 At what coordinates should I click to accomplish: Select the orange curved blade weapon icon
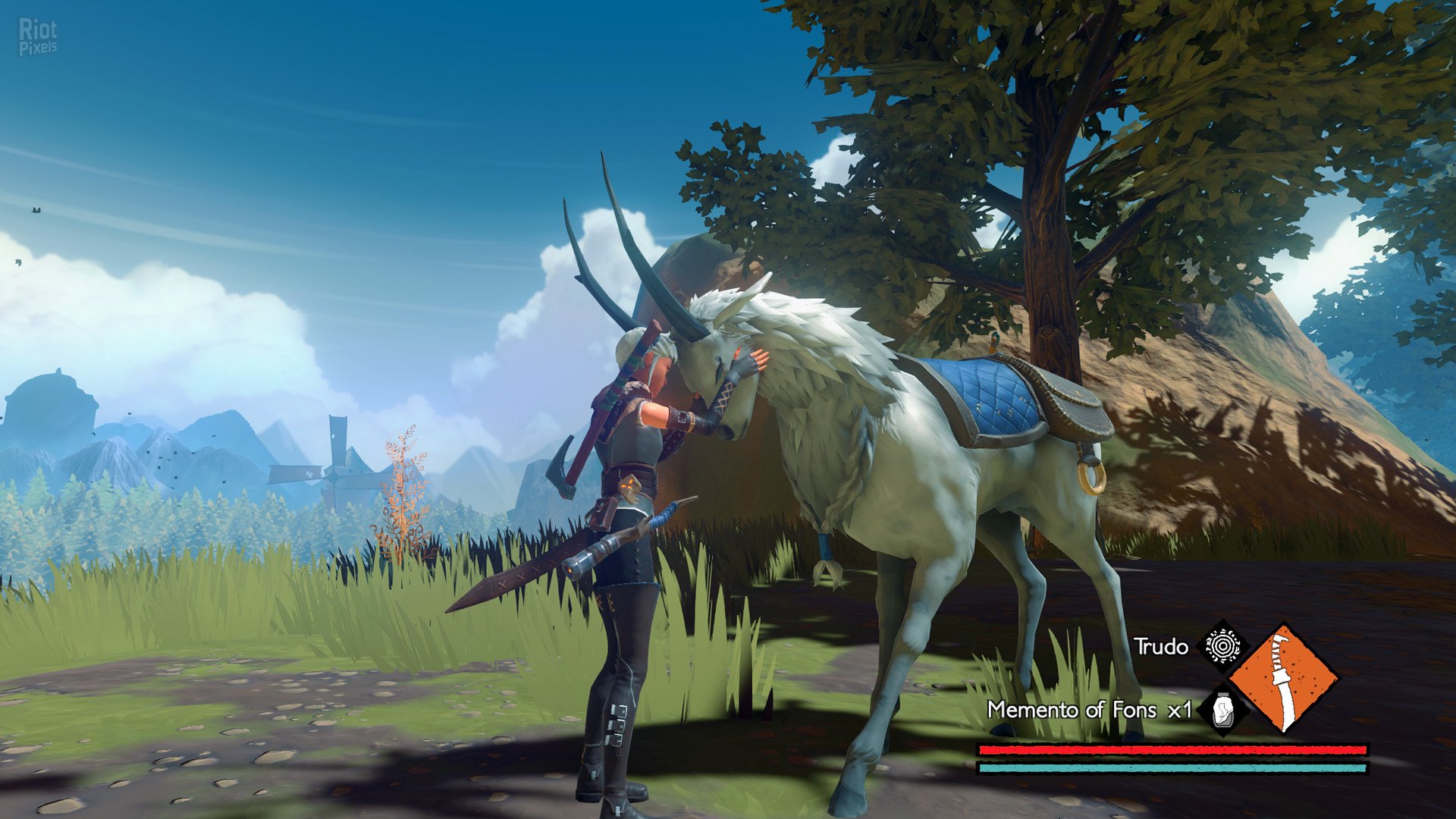pos(1283,677)
